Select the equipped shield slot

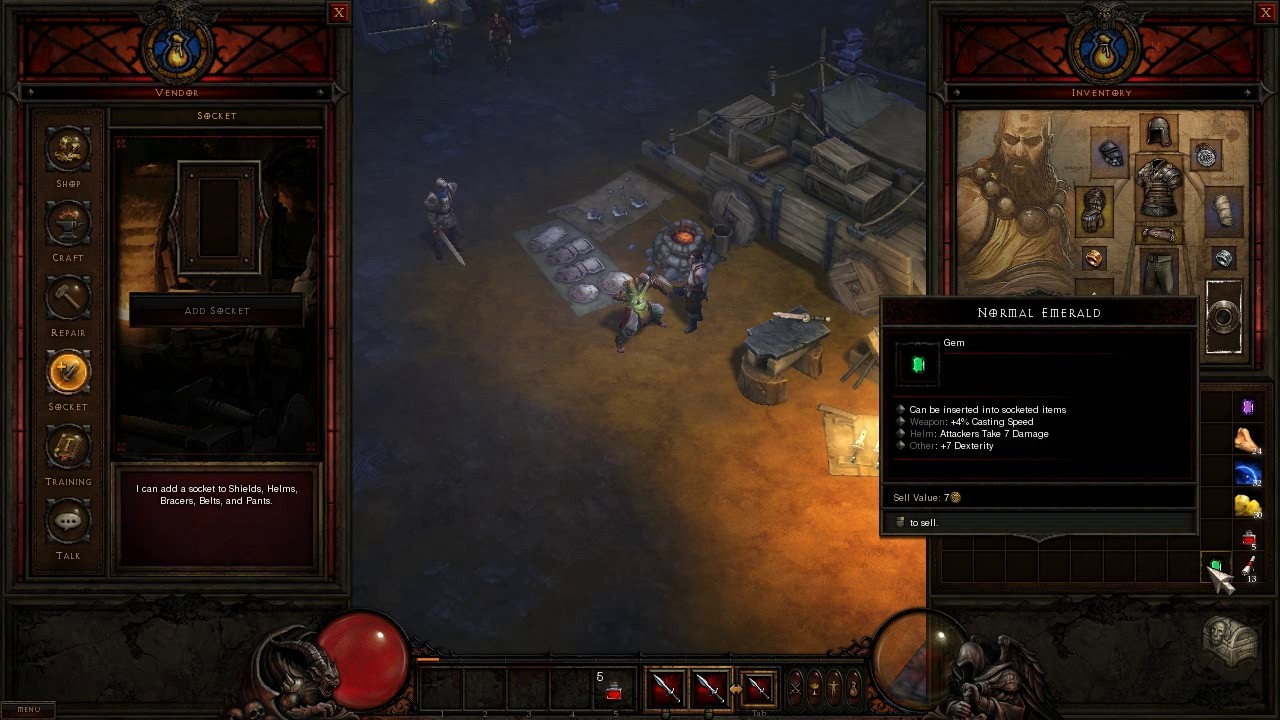tap(1224, 317)
